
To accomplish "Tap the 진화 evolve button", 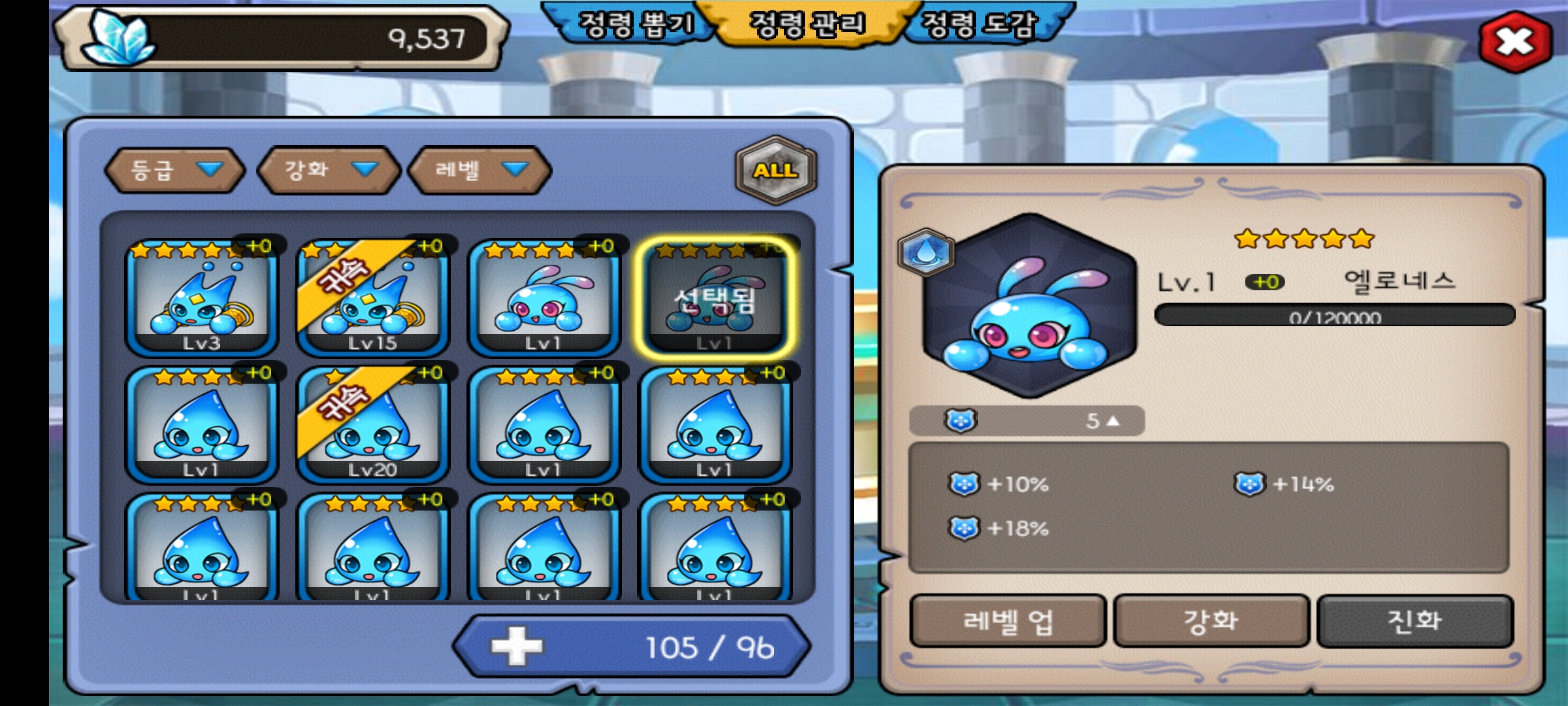I will (1414, 621).
